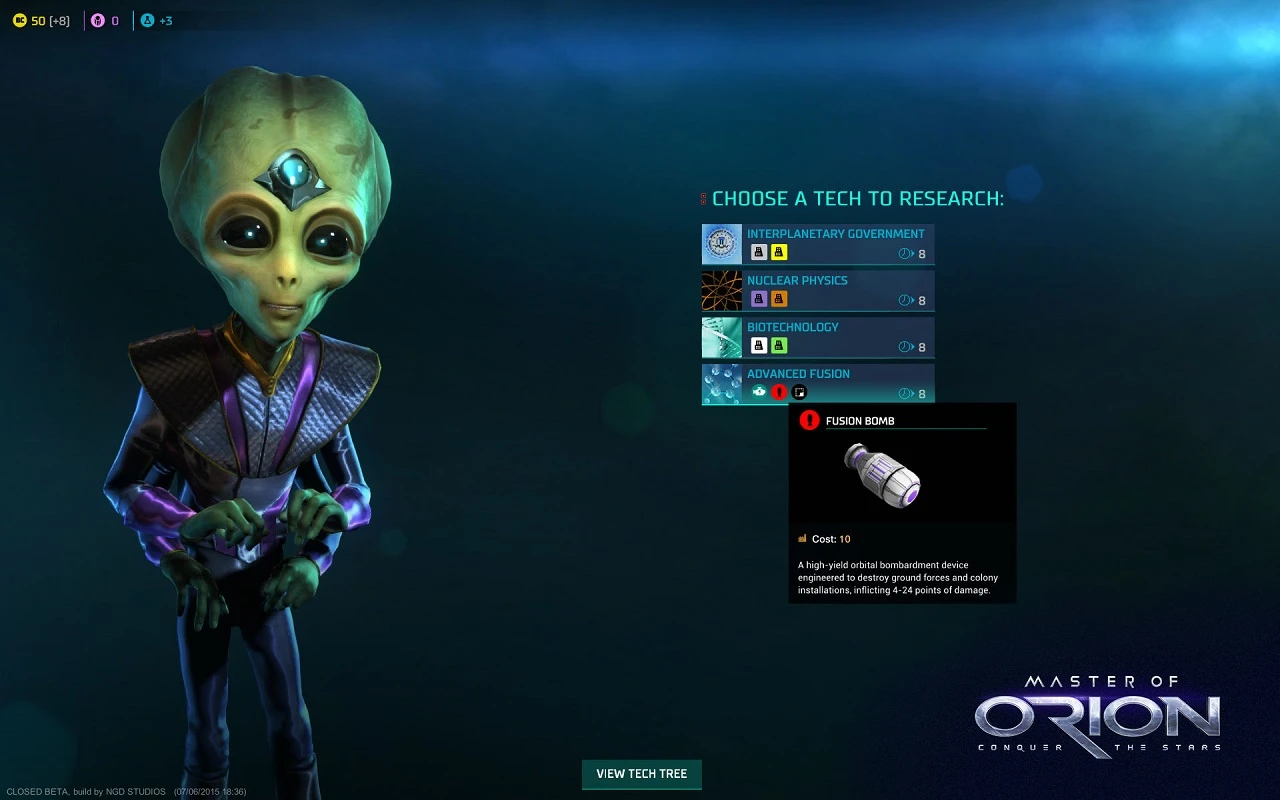This screenshot has width=1280, height=800.
Task: Click the Interplanetary Government seal thumbnail
Action: (721, 244)
